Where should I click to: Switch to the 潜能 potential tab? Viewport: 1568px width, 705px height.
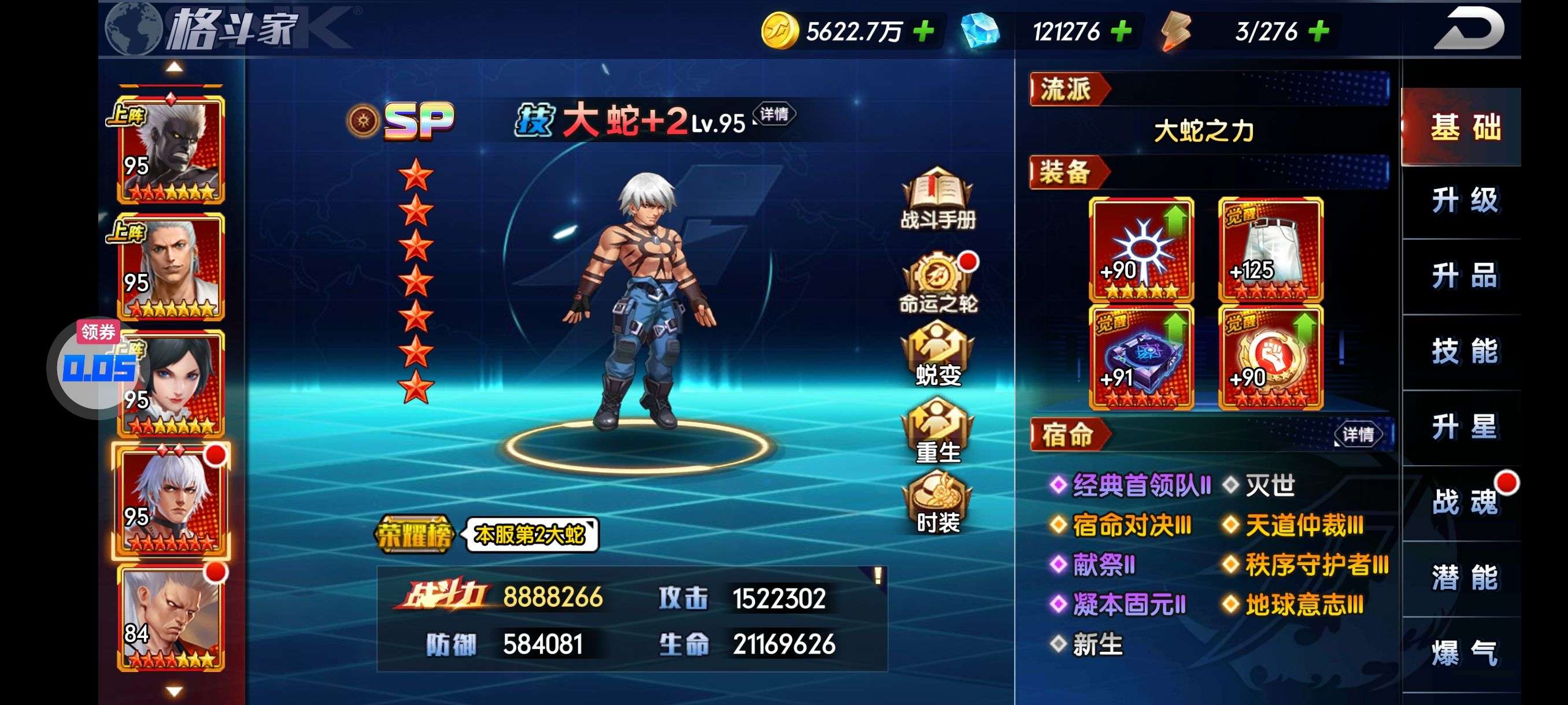coord(1463,578)
